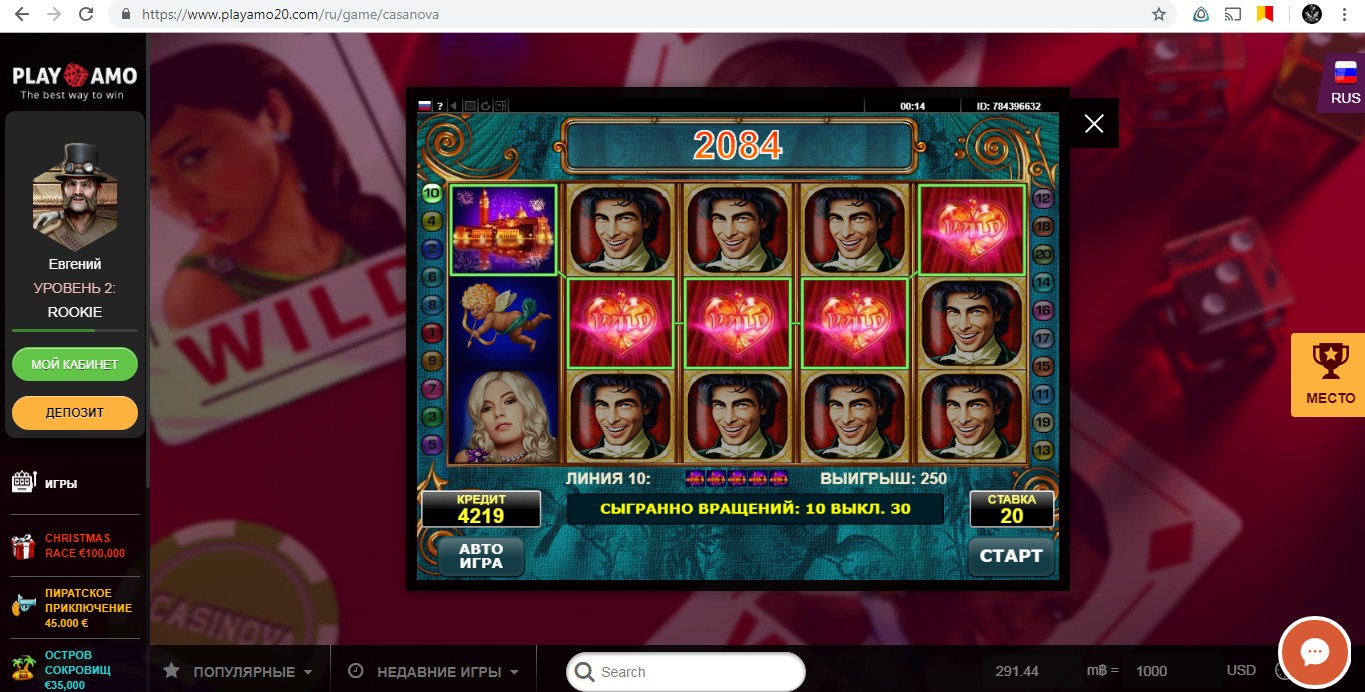Image resolution: width=1365 pixels, height=692 pixels.
Task: Spin the reels with the СТАРТ button
Action: 1010,556
